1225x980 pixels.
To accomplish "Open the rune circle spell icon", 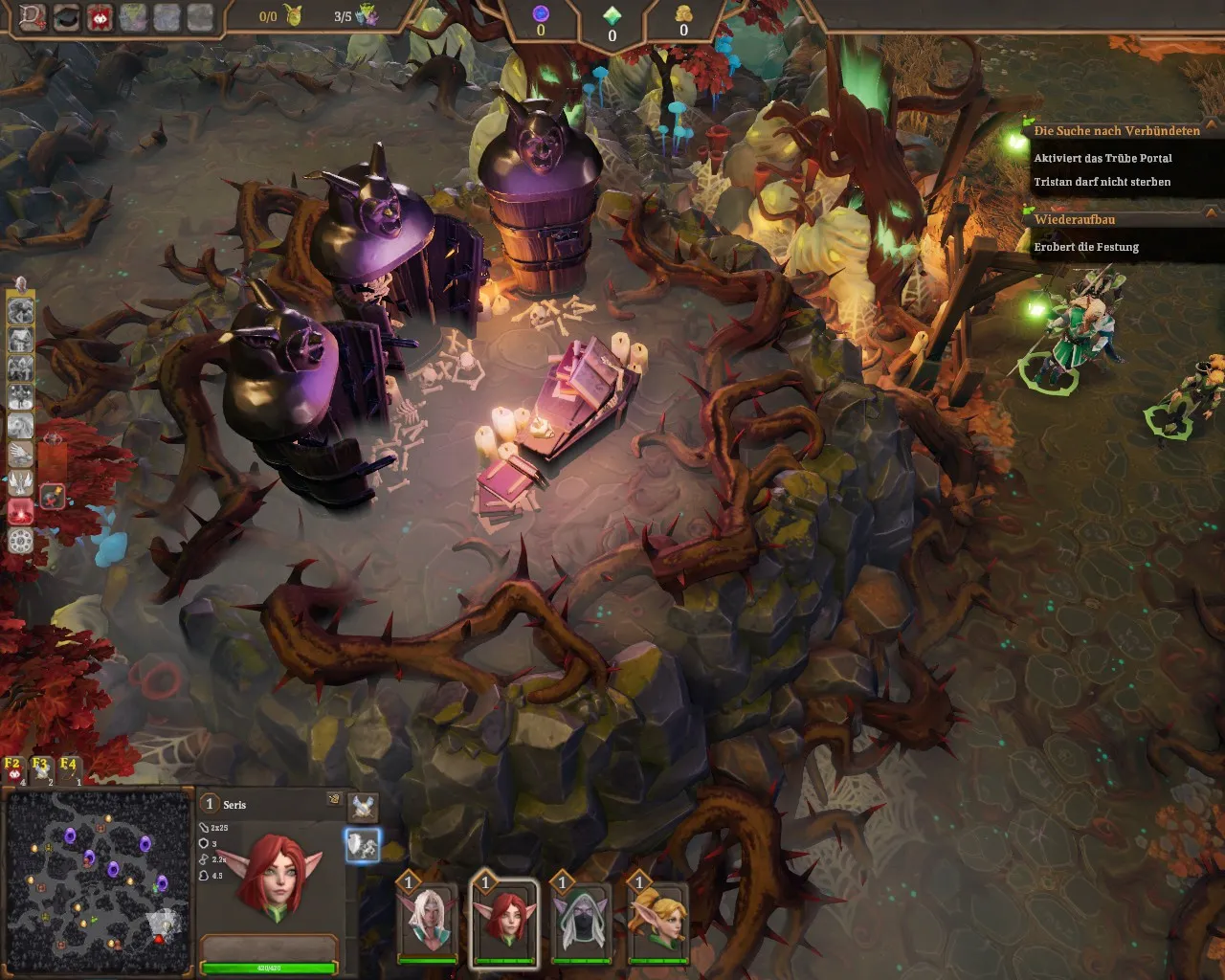I will tap(21, 541).
